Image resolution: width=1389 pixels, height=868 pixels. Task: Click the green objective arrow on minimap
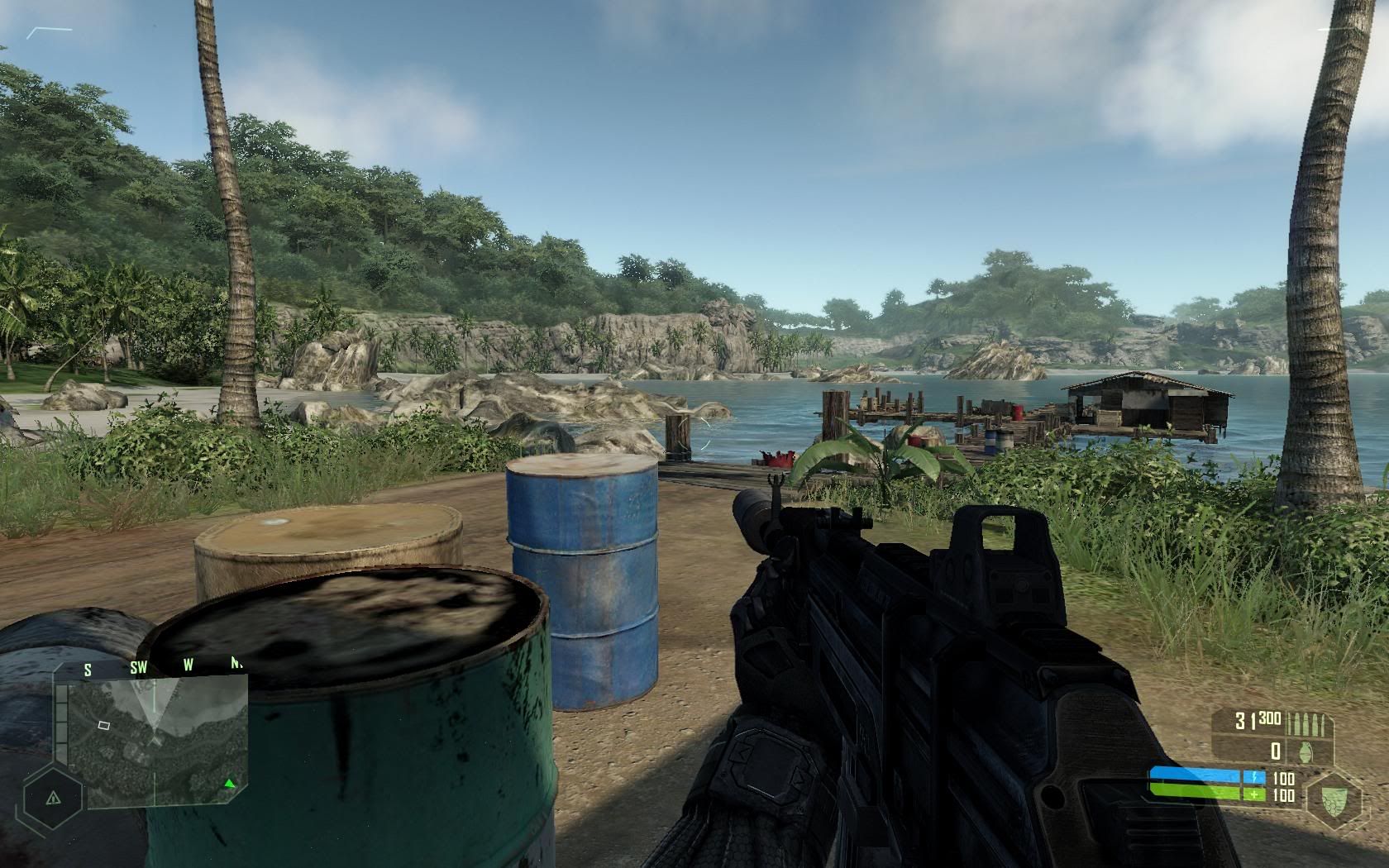[x=230, y=783]
